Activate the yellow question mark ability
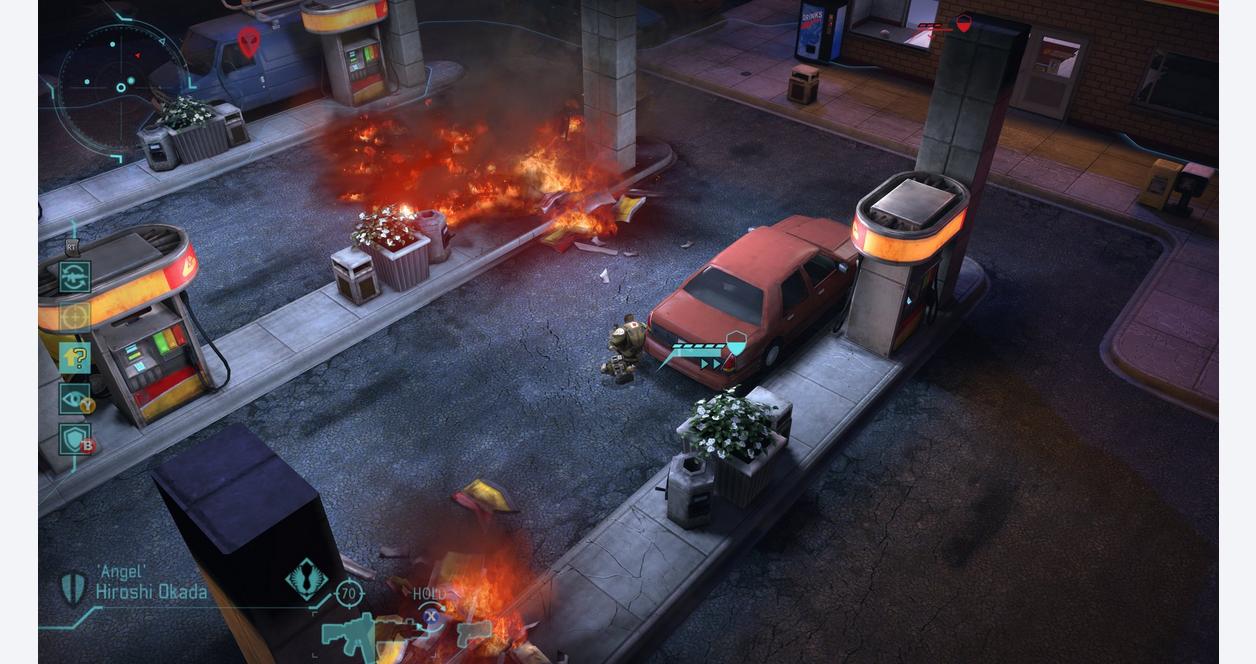The image size is (1256, 664). click(75, 358)
